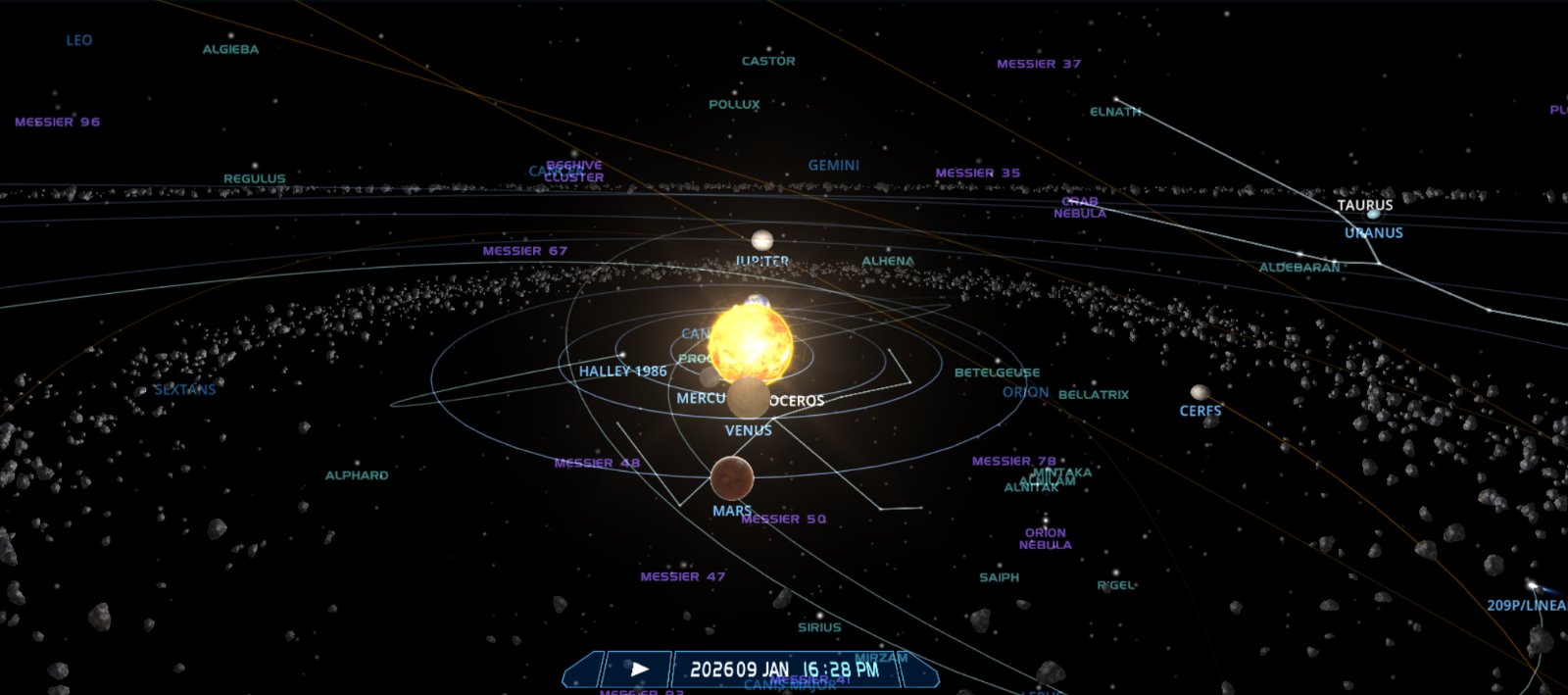Select the Mars label

tap(731, 511)
